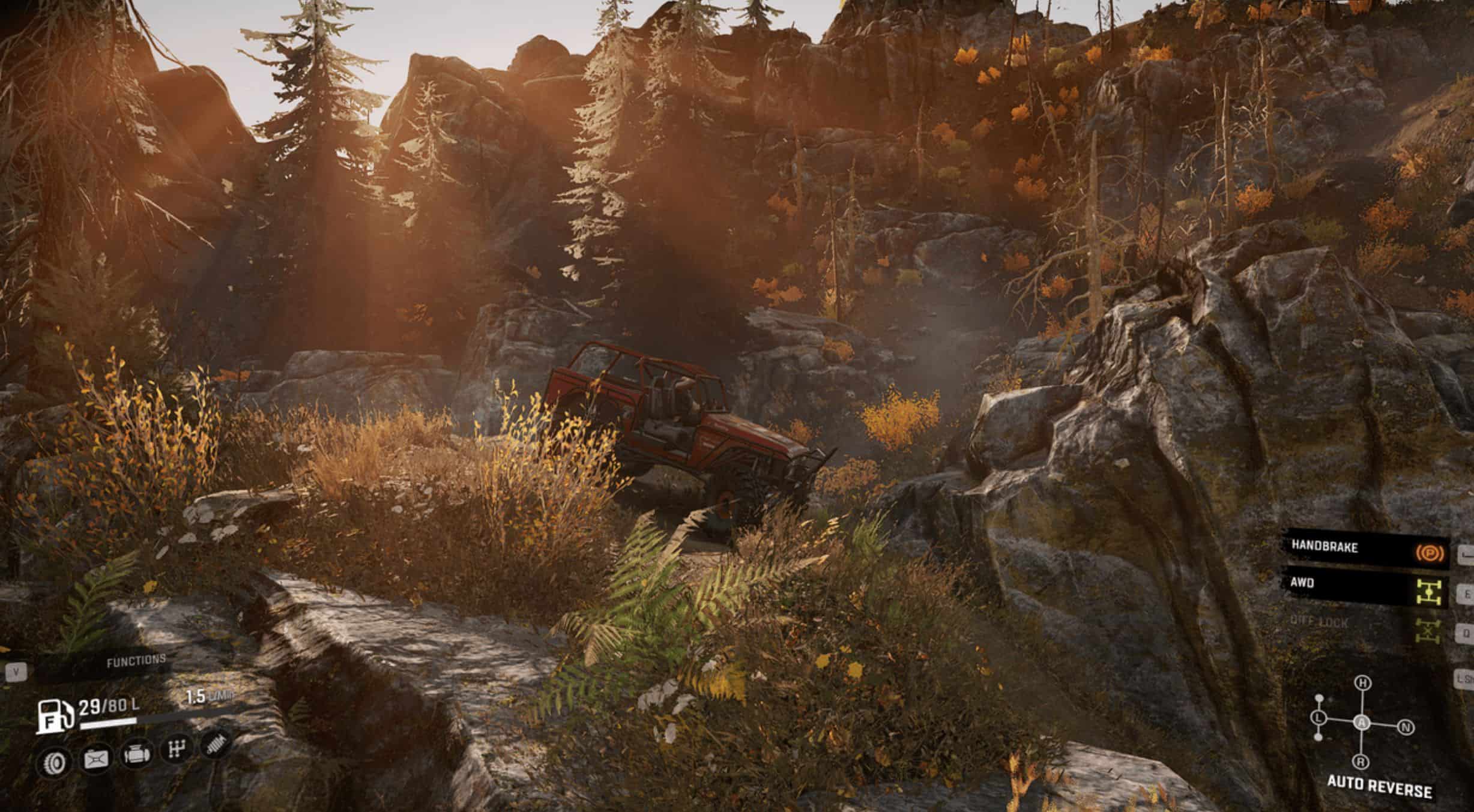Shift gearbox to High gear (H)
This screenshot has height=812, width=1474.
click(1364, 683)
